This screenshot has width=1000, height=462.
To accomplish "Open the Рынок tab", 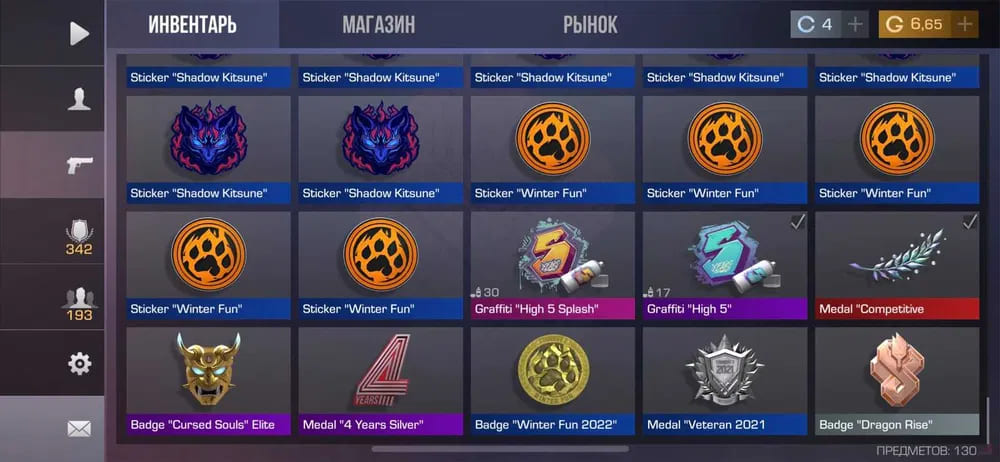I will (x=590, y=24).
